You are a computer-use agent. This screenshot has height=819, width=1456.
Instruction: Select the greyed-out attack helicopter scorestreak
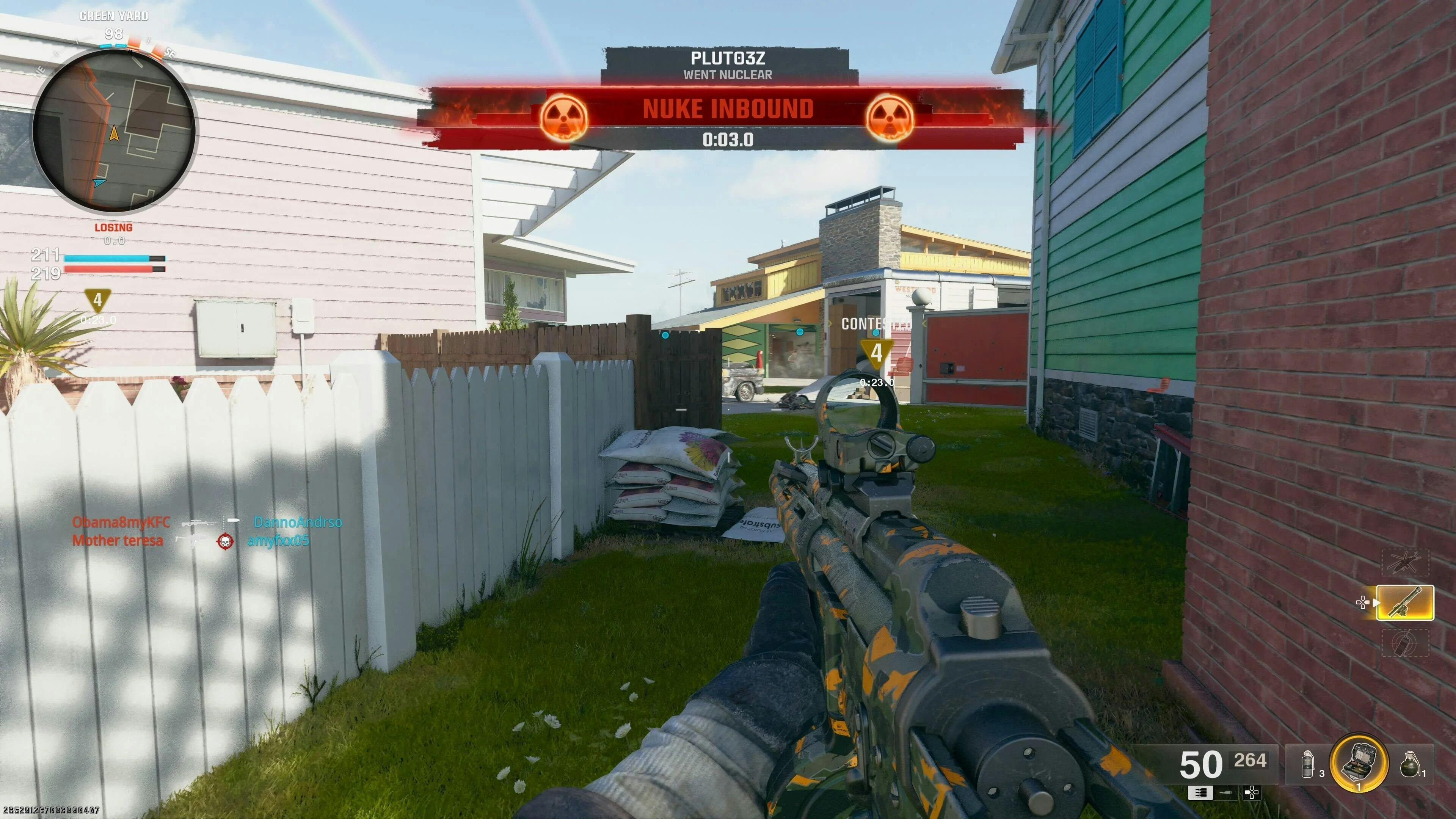coord(1404,562)
